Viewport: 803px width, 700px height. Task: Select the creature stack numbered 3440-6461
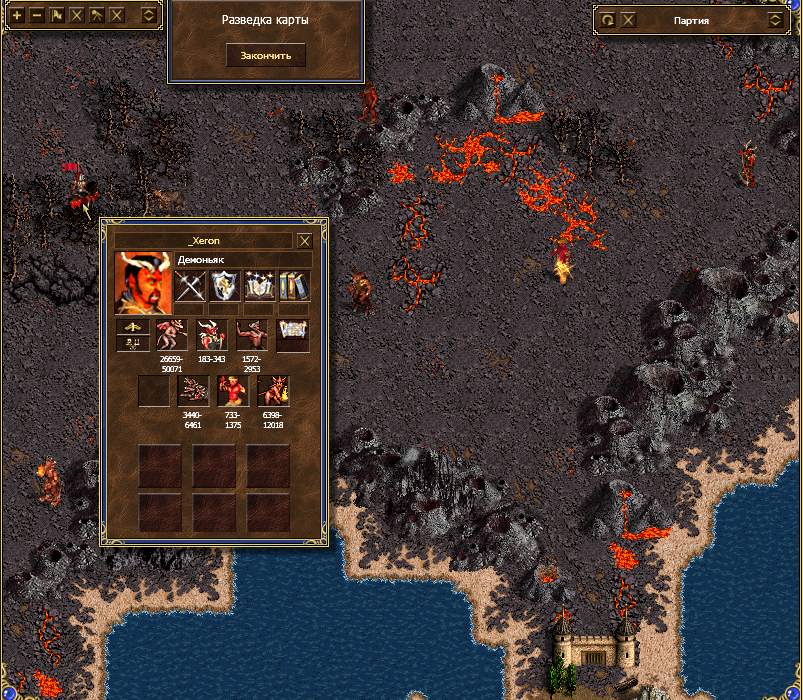click(x=192, y=391)
